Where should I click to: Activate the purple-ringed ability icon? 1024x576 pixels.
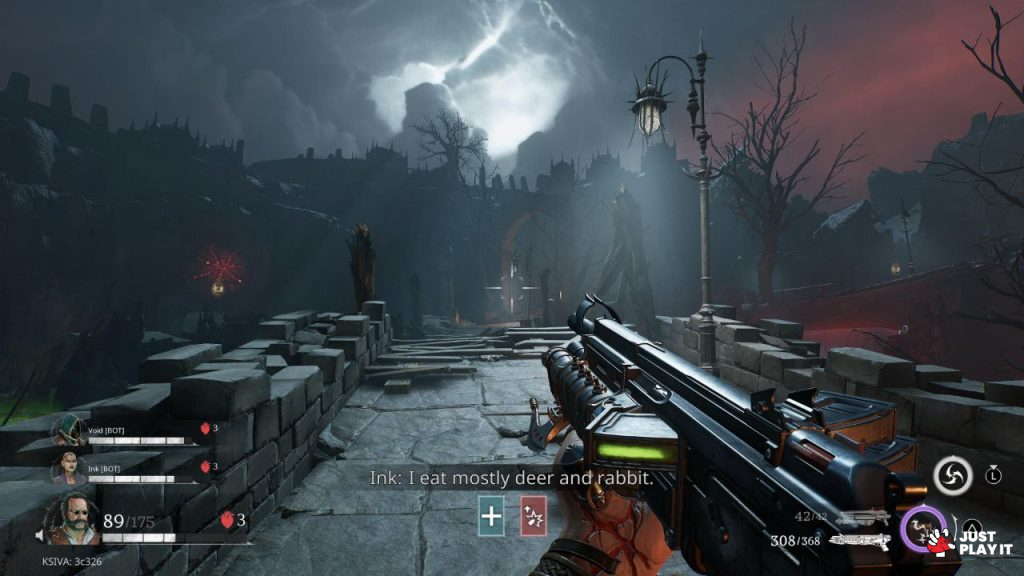pyautogui.click(x=920, y=527)
